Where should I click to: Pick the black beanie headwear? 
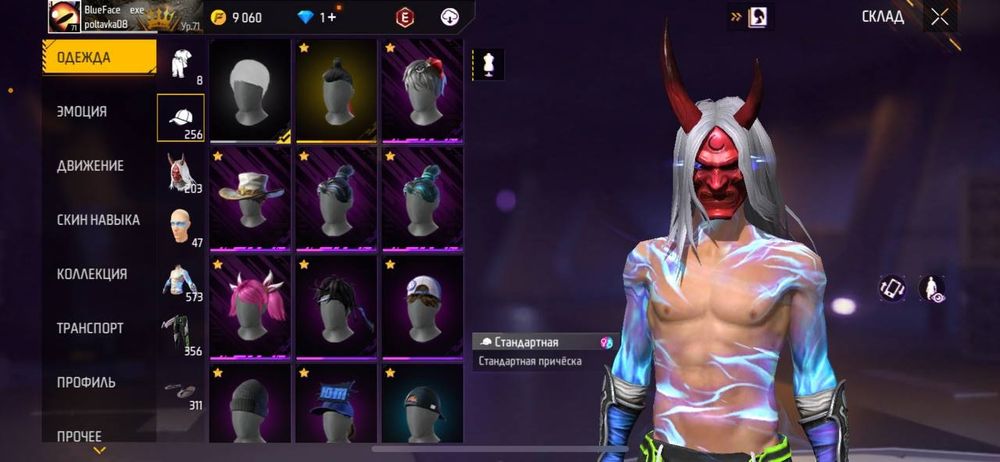250,408
